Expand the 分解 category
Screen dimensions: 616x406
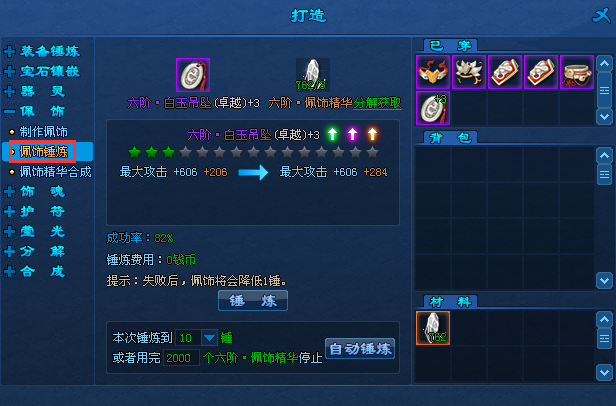pos(43,250)
